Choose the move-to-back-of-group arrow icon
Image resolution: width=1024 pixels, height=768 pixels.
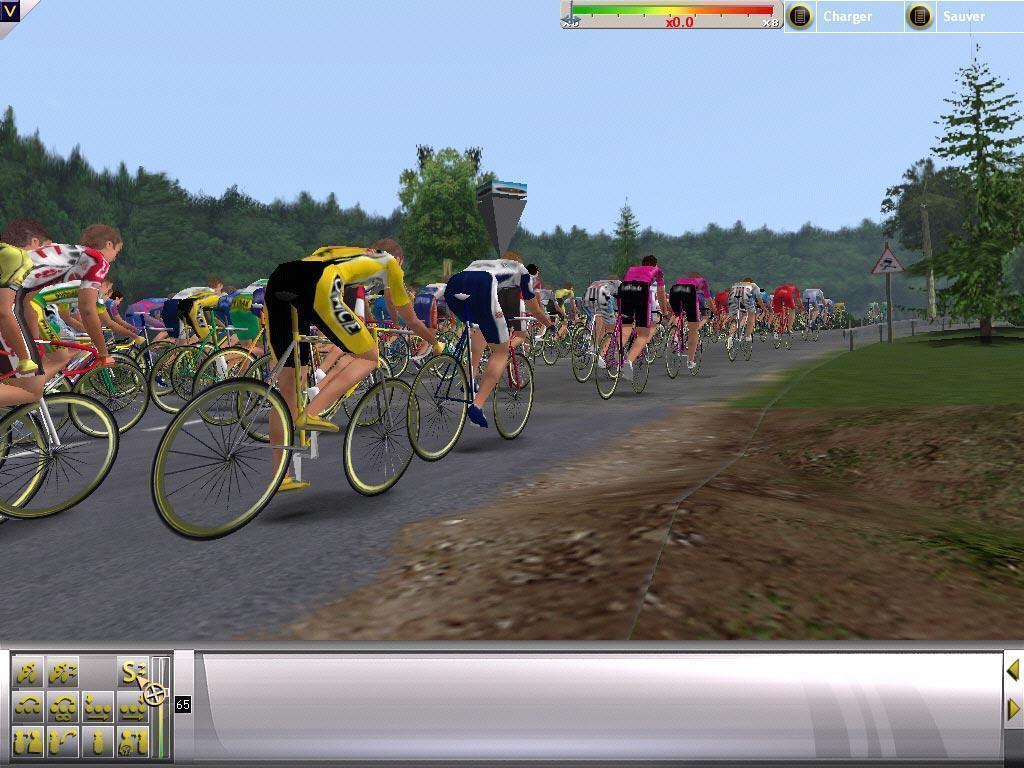pyautogui.click(x=98, y=707)
